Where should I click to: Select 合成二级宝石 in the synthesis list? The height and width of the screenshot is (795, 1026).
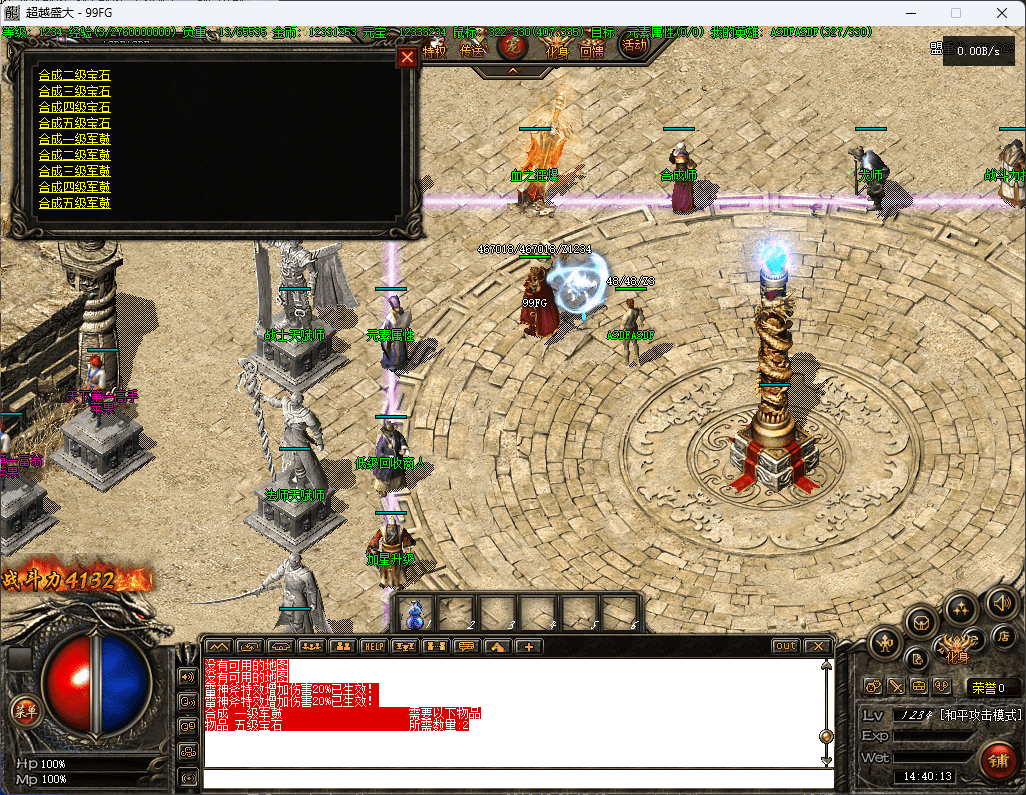tap(74, 75)
